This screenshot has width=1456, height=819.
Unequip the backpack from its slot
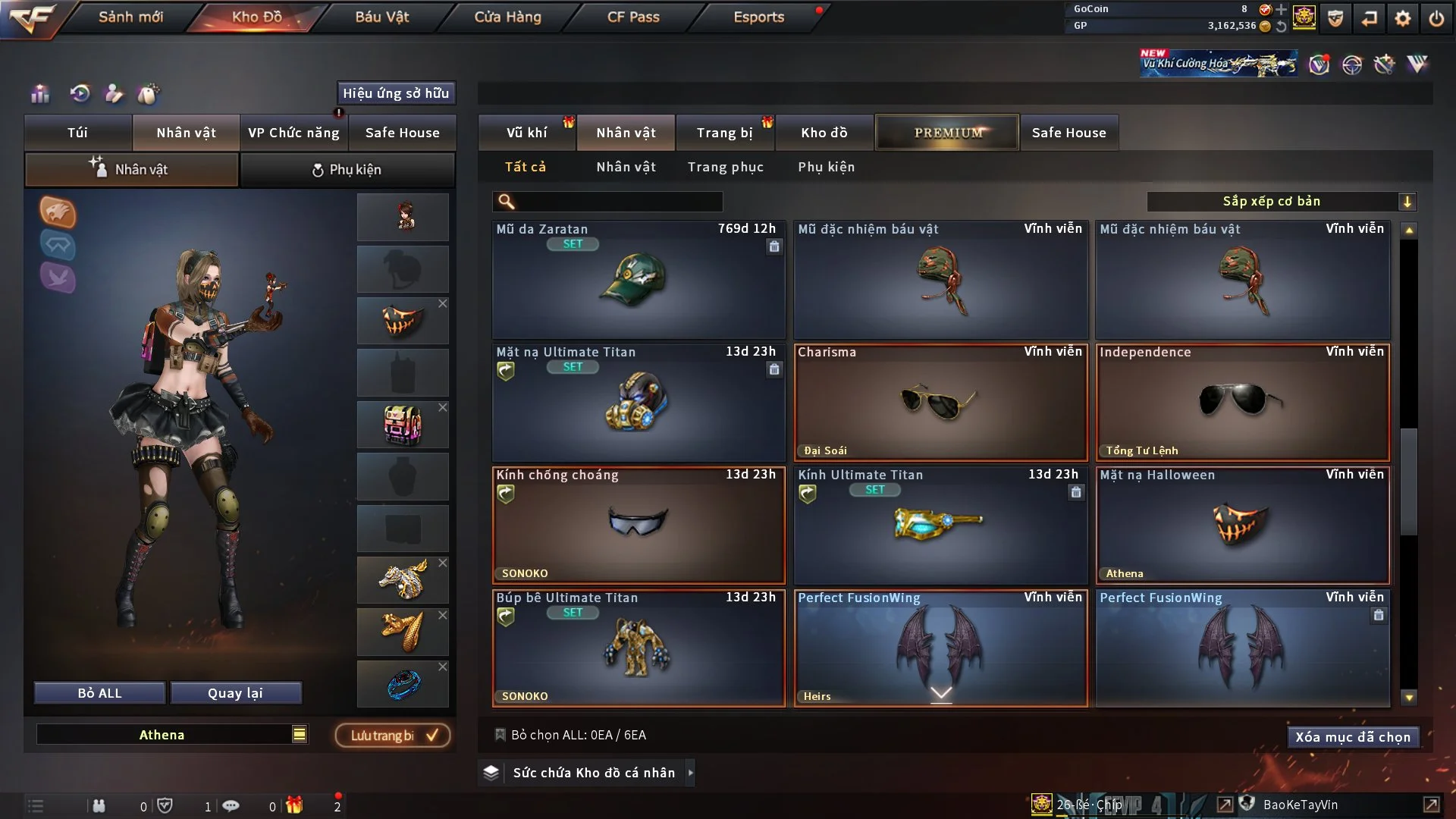[443, 408]
